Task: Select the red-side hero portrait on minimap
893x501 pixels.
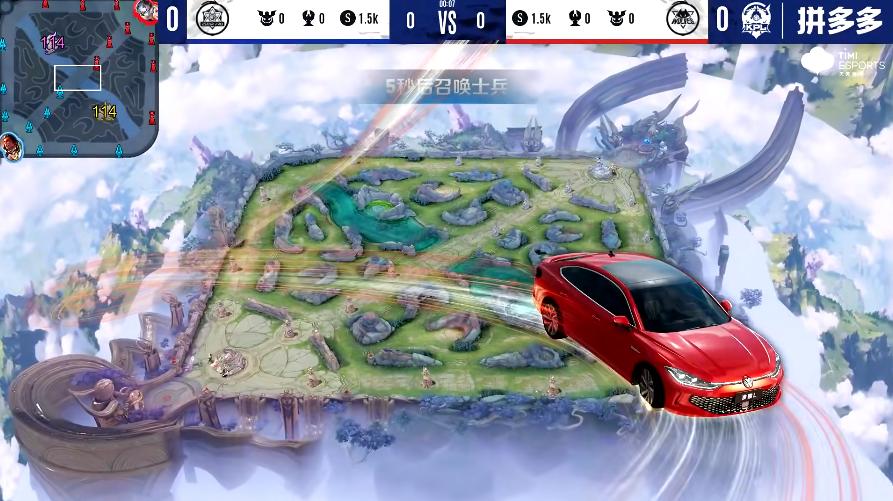Action: (146, 10)
